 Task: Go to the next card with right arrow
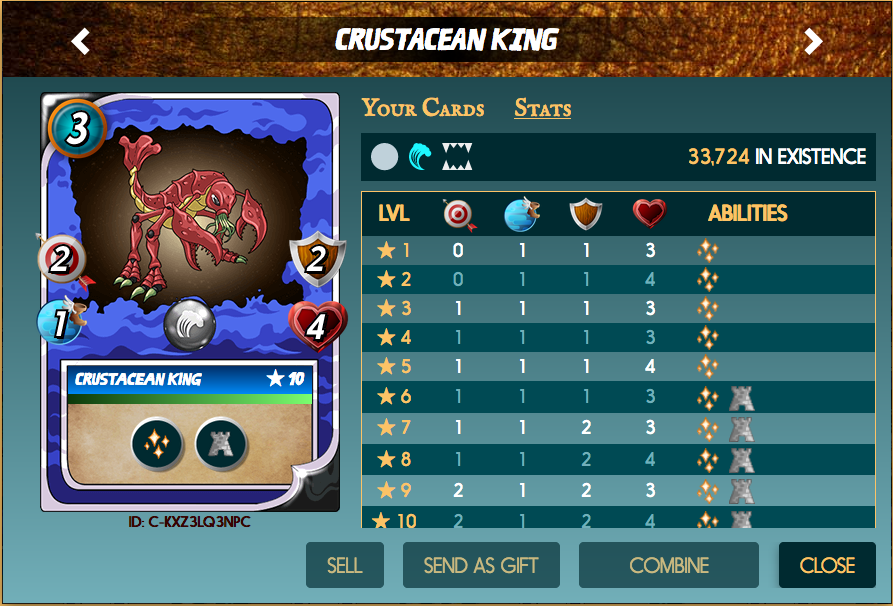(813, 41)
